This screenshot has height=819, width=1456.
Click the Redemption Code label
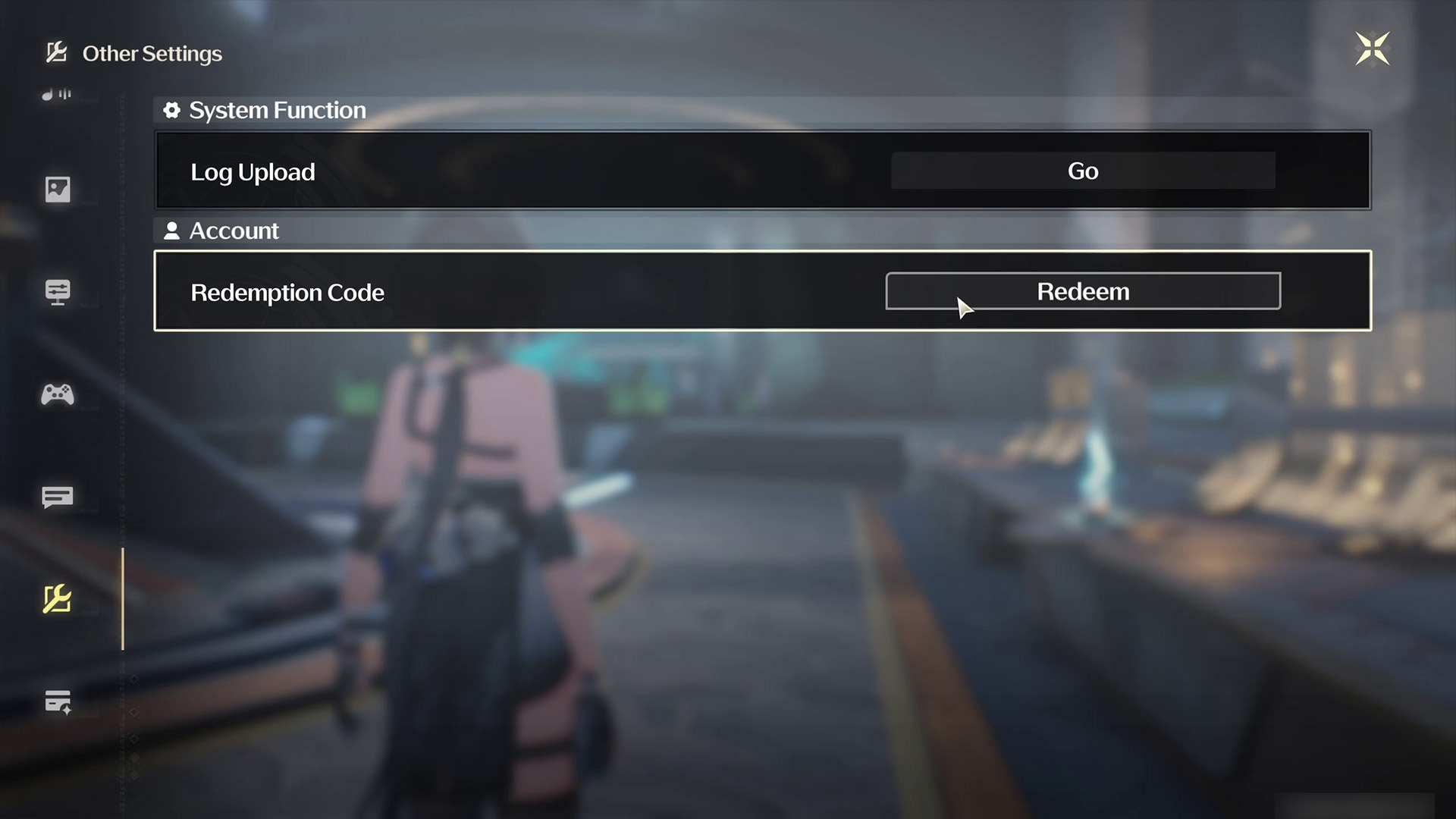[287, 293]
